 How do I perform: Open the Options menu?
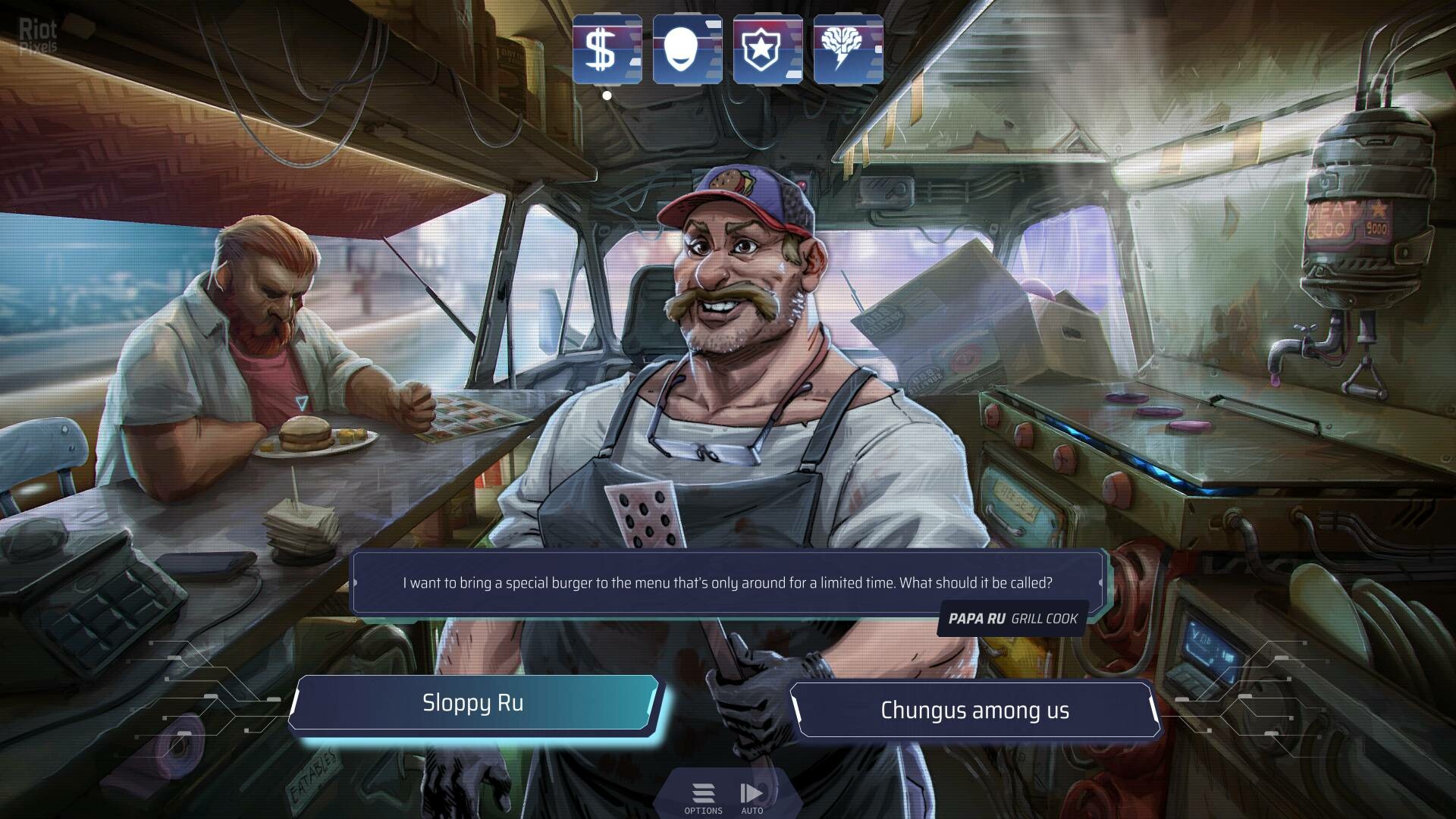click(x=703, y=798)
